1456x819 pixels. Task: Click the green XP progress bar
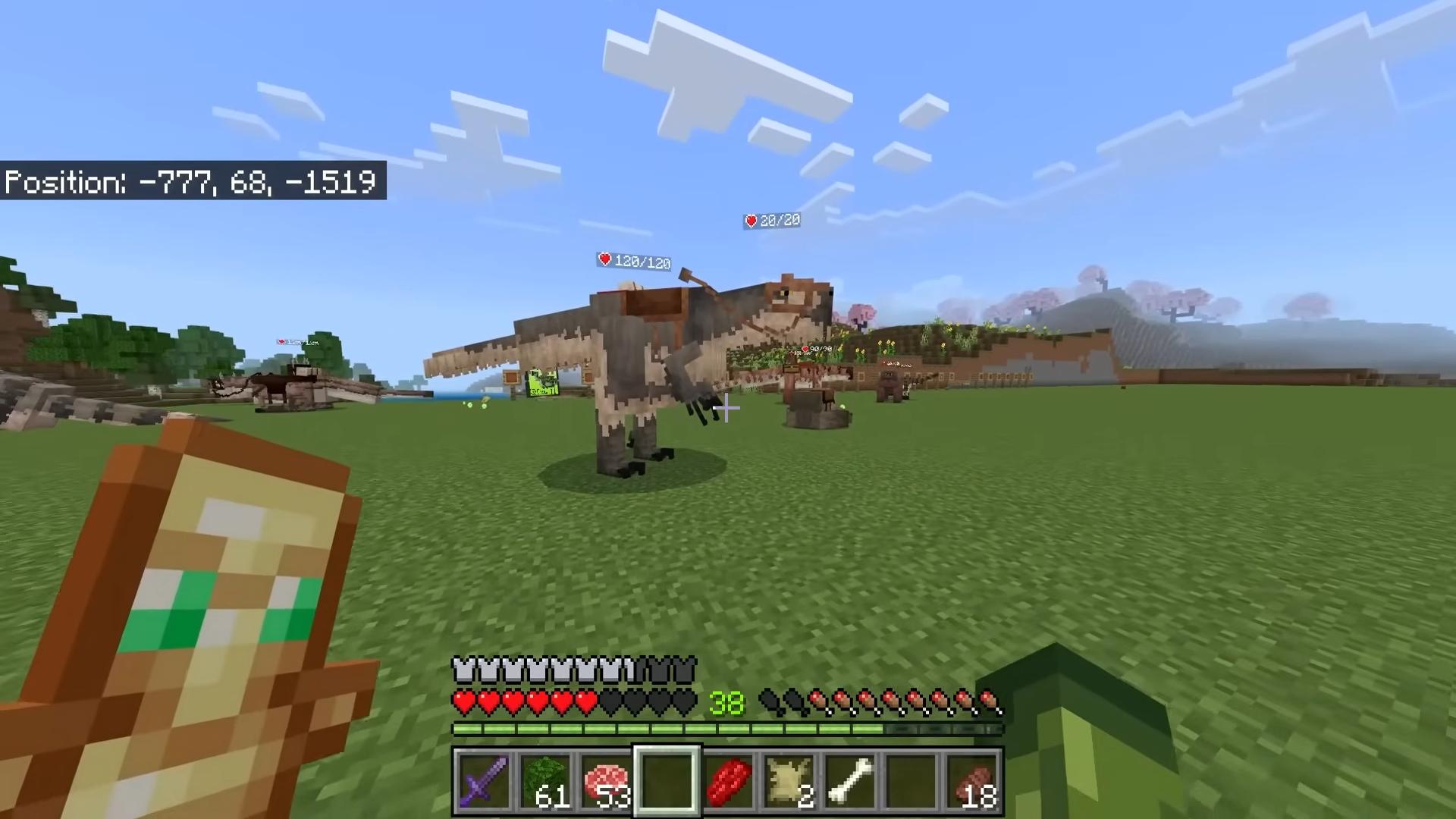667,729
